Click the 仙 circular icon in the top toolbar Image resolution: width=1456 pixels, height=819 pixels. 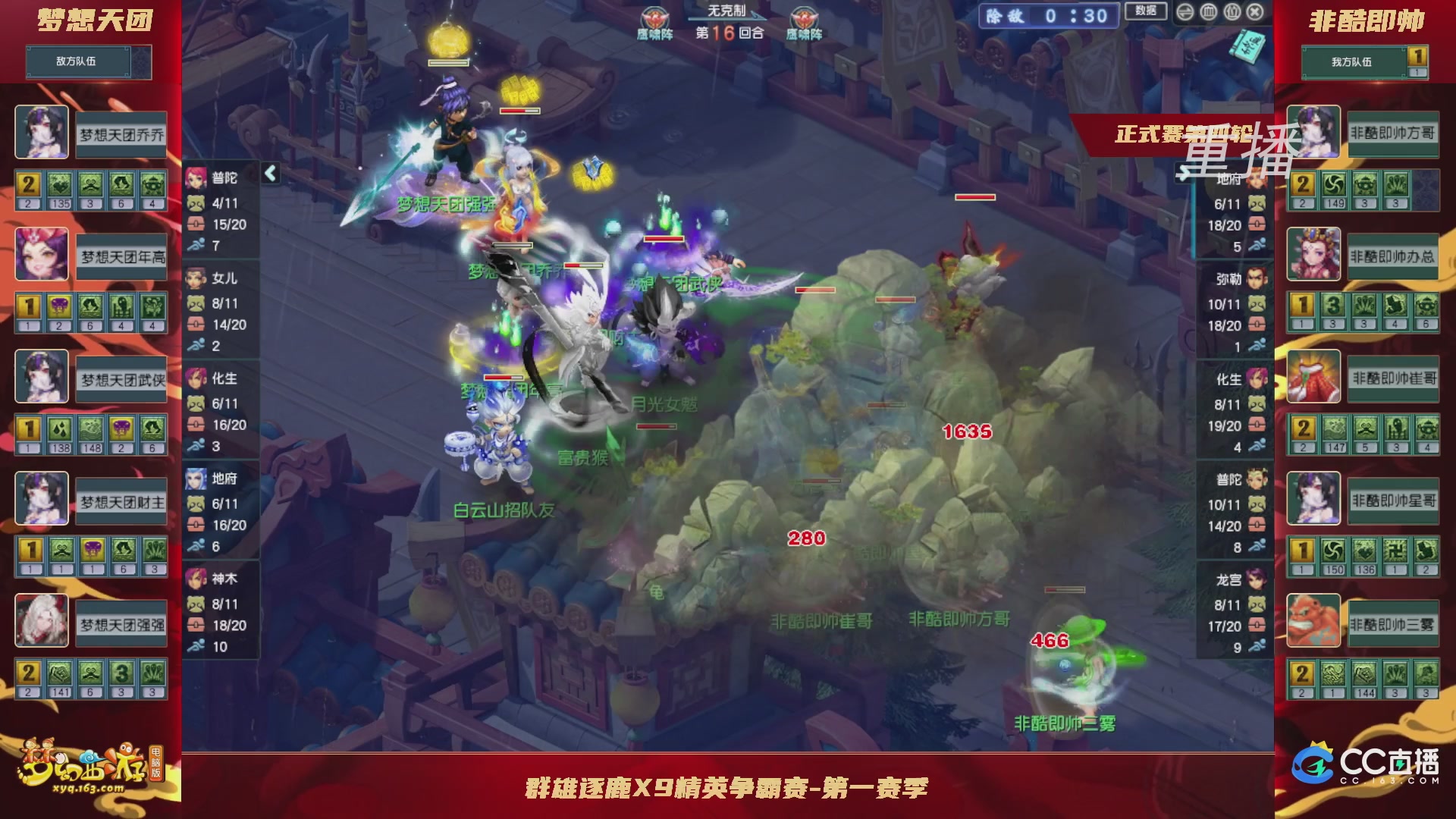tap(1232, 12)
